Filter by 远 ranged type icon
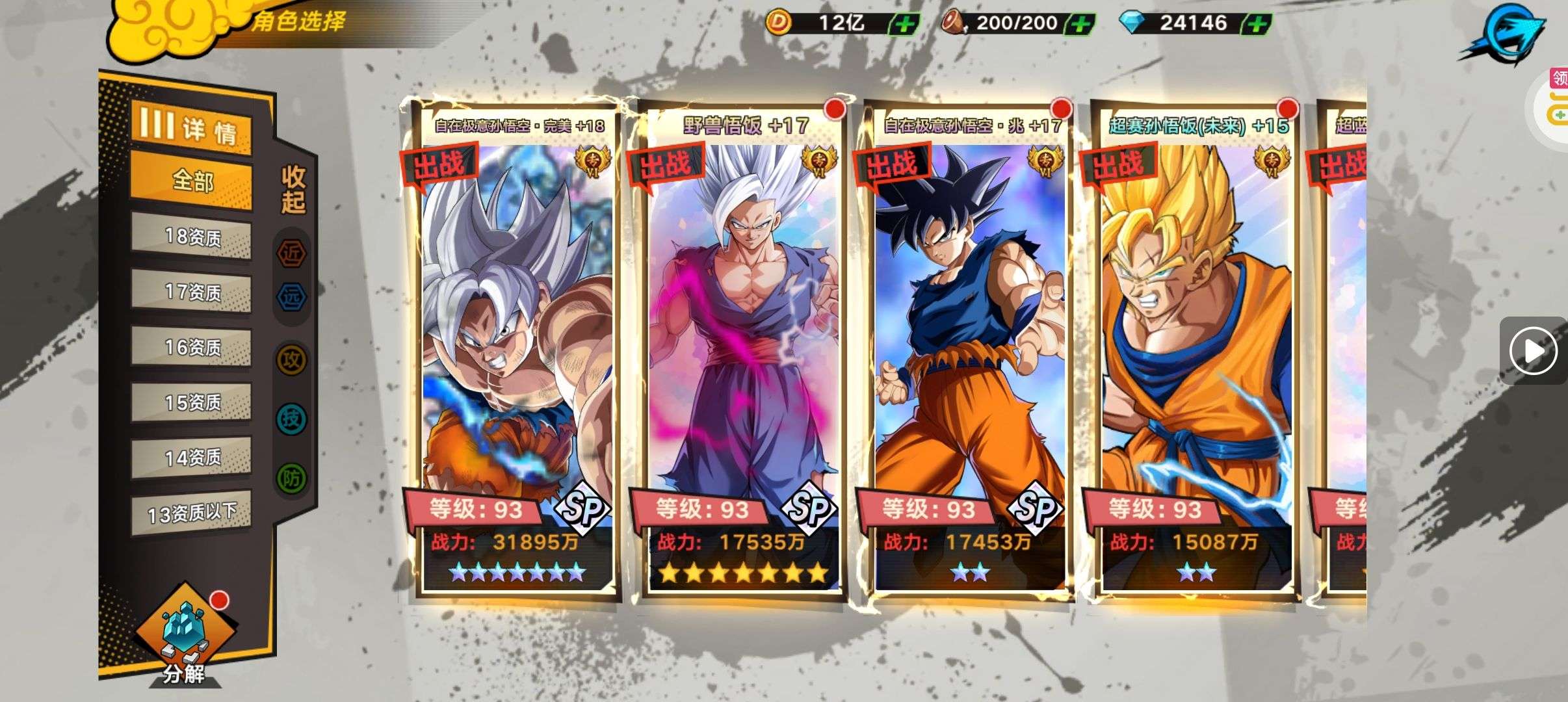The width and height of the screenshot is (1568, 702). pos(291,297)
